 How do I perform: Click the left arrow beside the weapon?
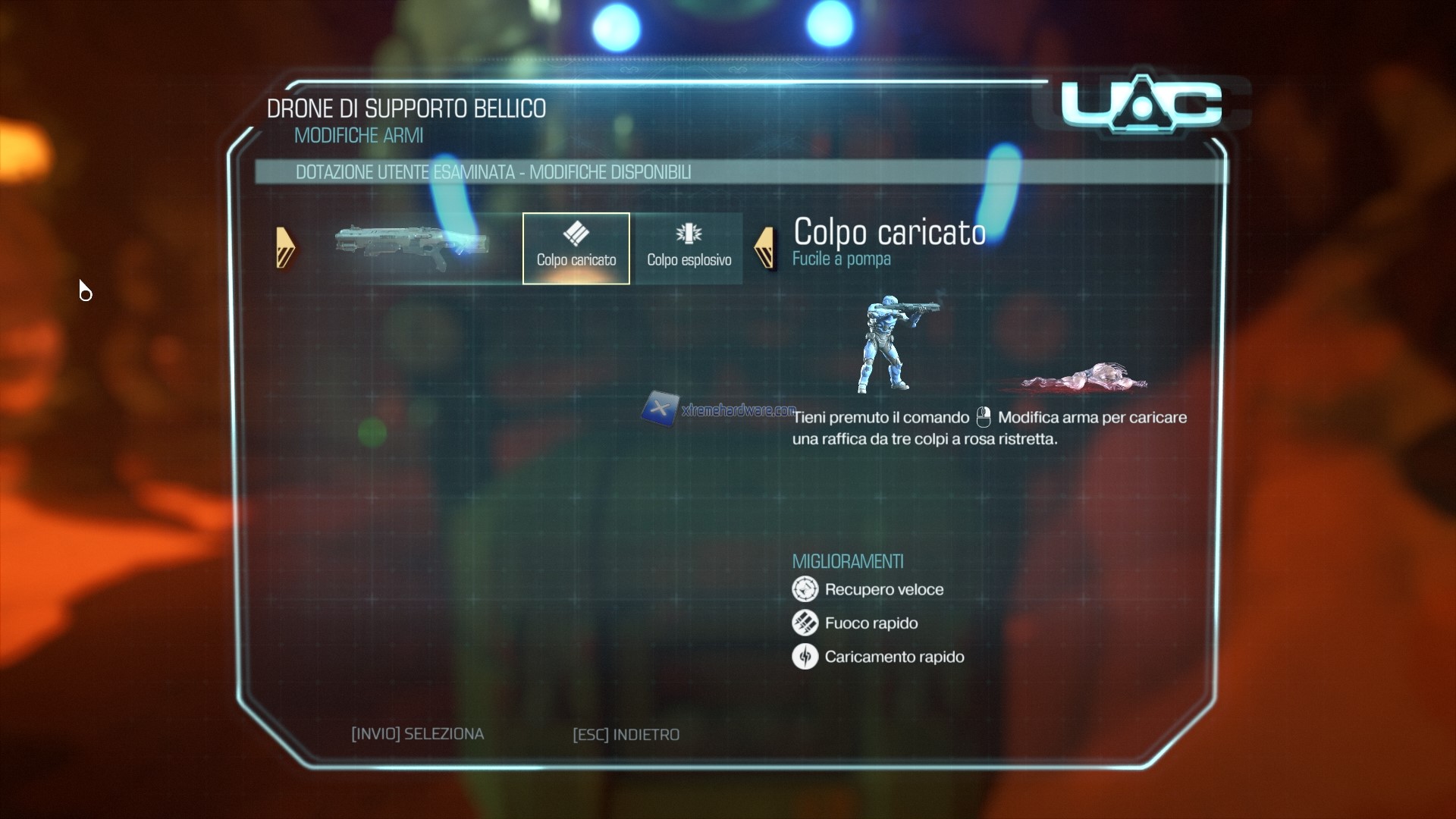pyautogui.click(x=286, y=248)
